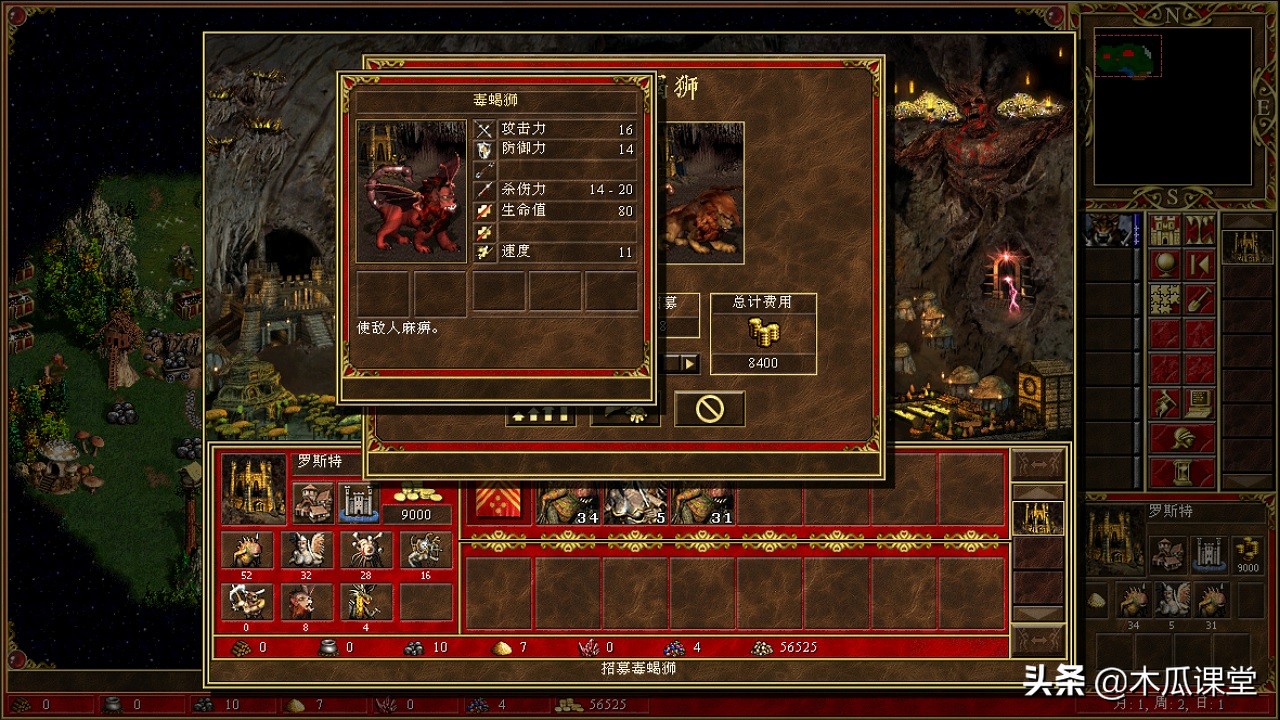The image size is (1280, 720).
Task: Open system options via the computer icon
Action: (x=1200, y=402)
